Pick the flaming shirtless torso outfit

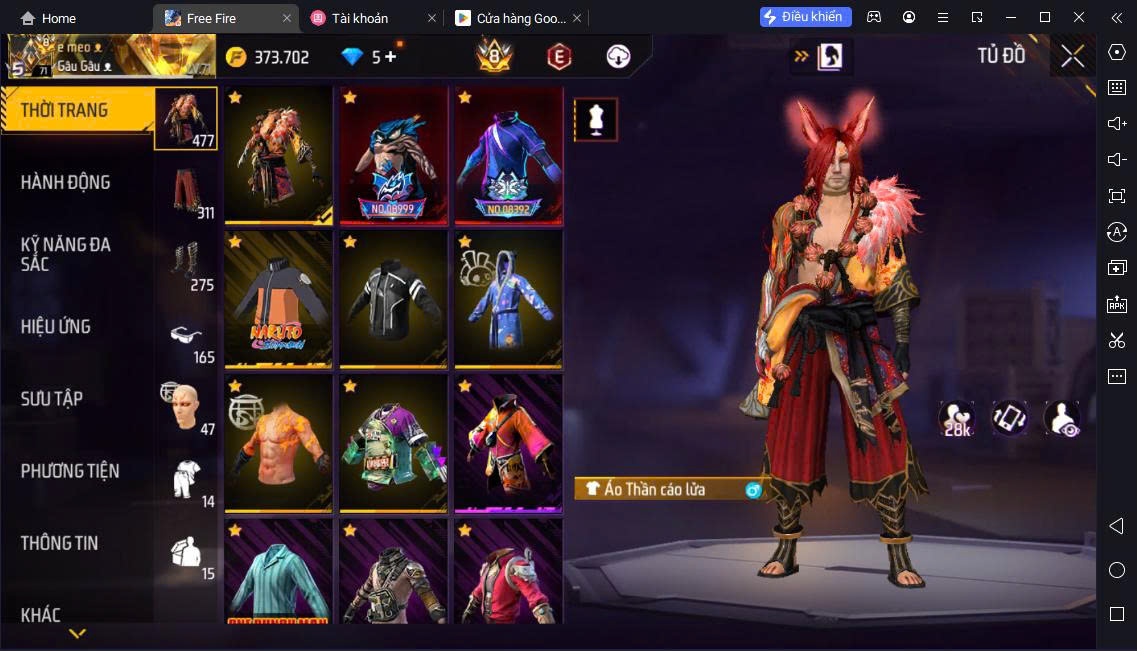pos(278,443)
